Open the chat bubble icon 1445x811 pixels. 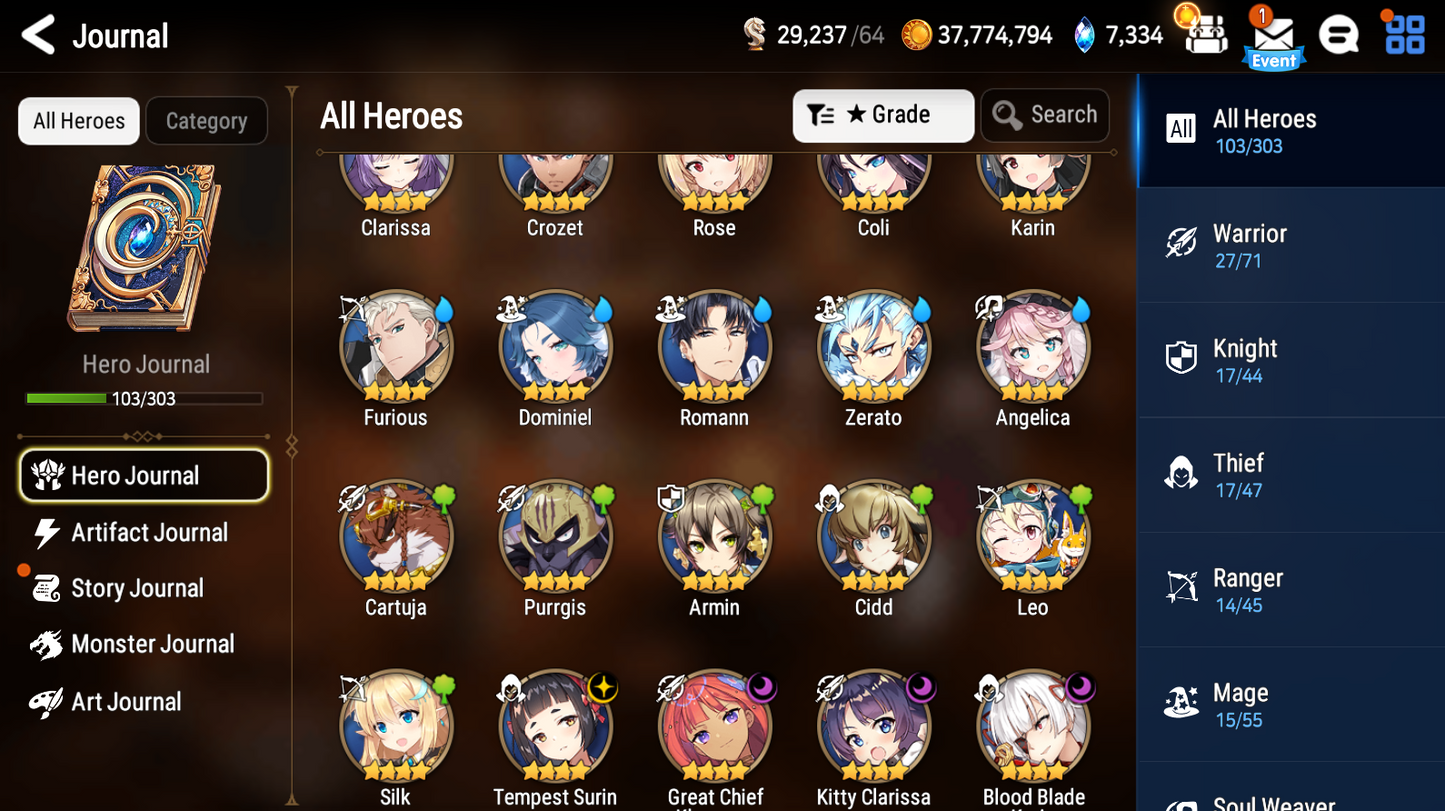click(1338, 33)
